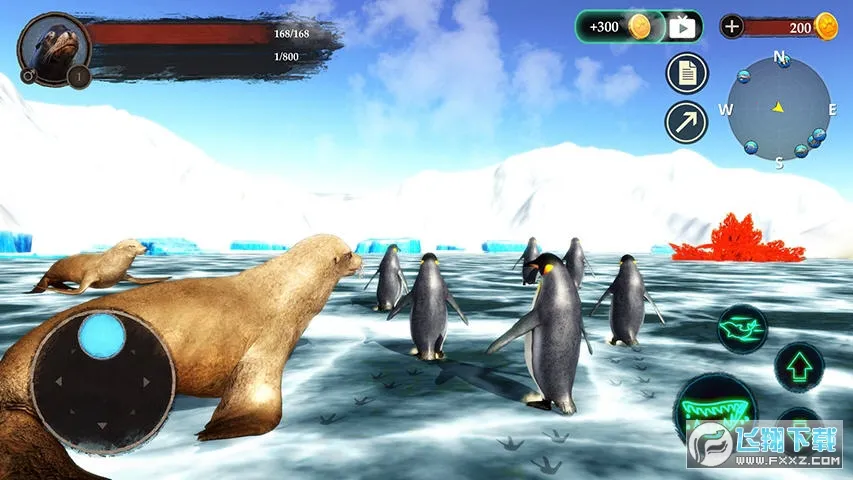
Task: Activate the green bite jaws attack
Action: point(714,411)
